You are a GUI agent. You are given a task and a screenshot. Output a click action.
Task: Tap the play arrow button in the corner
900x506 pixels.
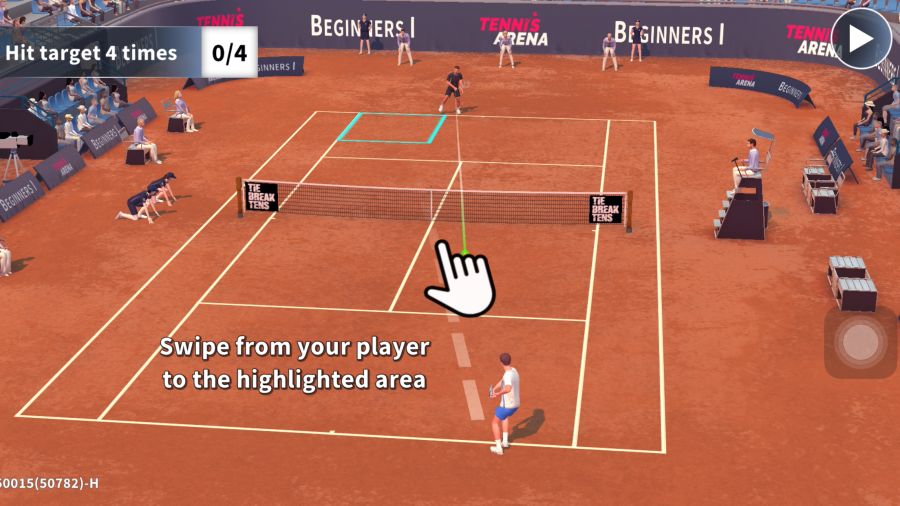pos(861,39)
